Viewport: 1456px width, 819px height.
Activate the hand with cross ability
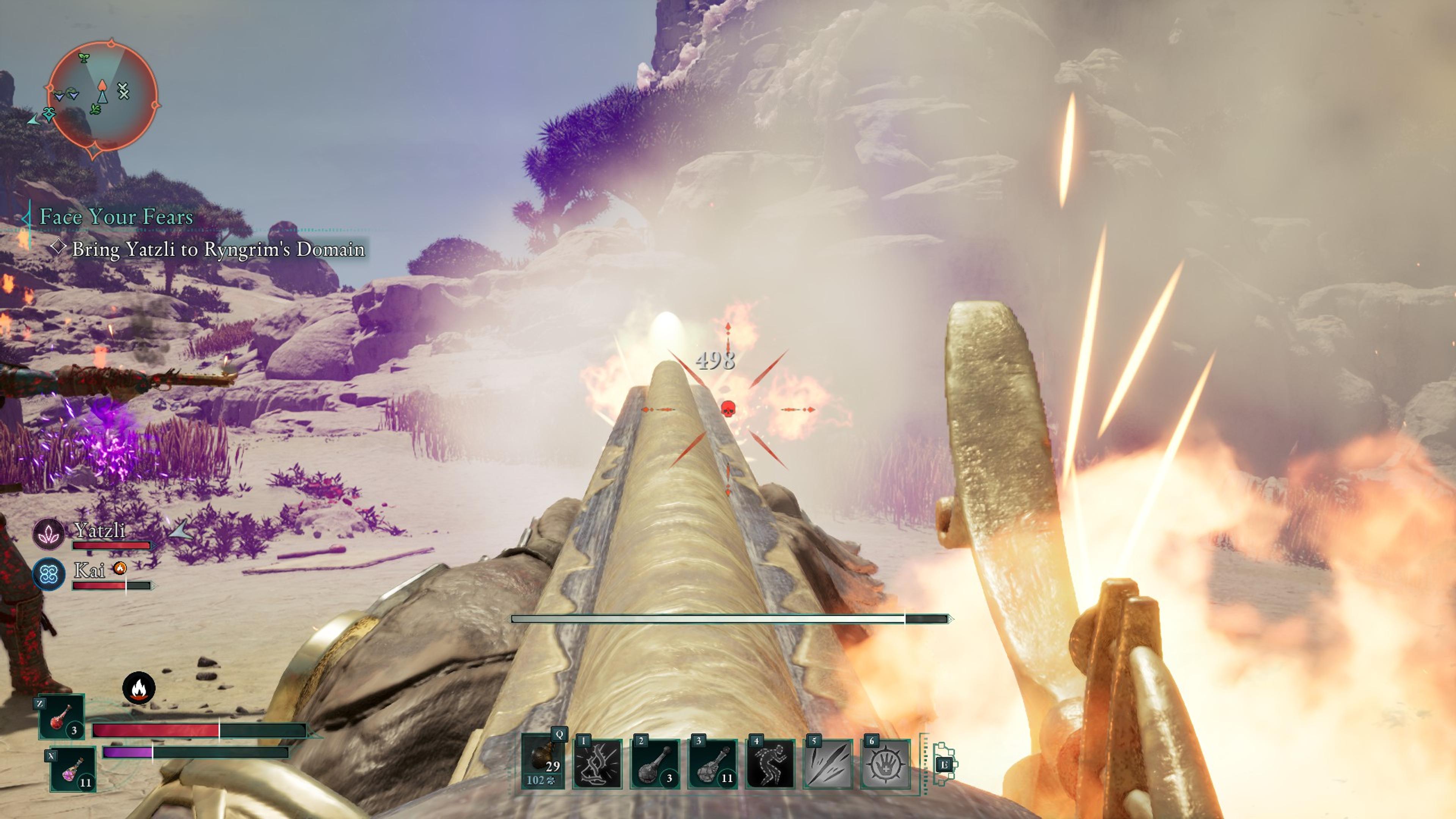coord(885,764)
